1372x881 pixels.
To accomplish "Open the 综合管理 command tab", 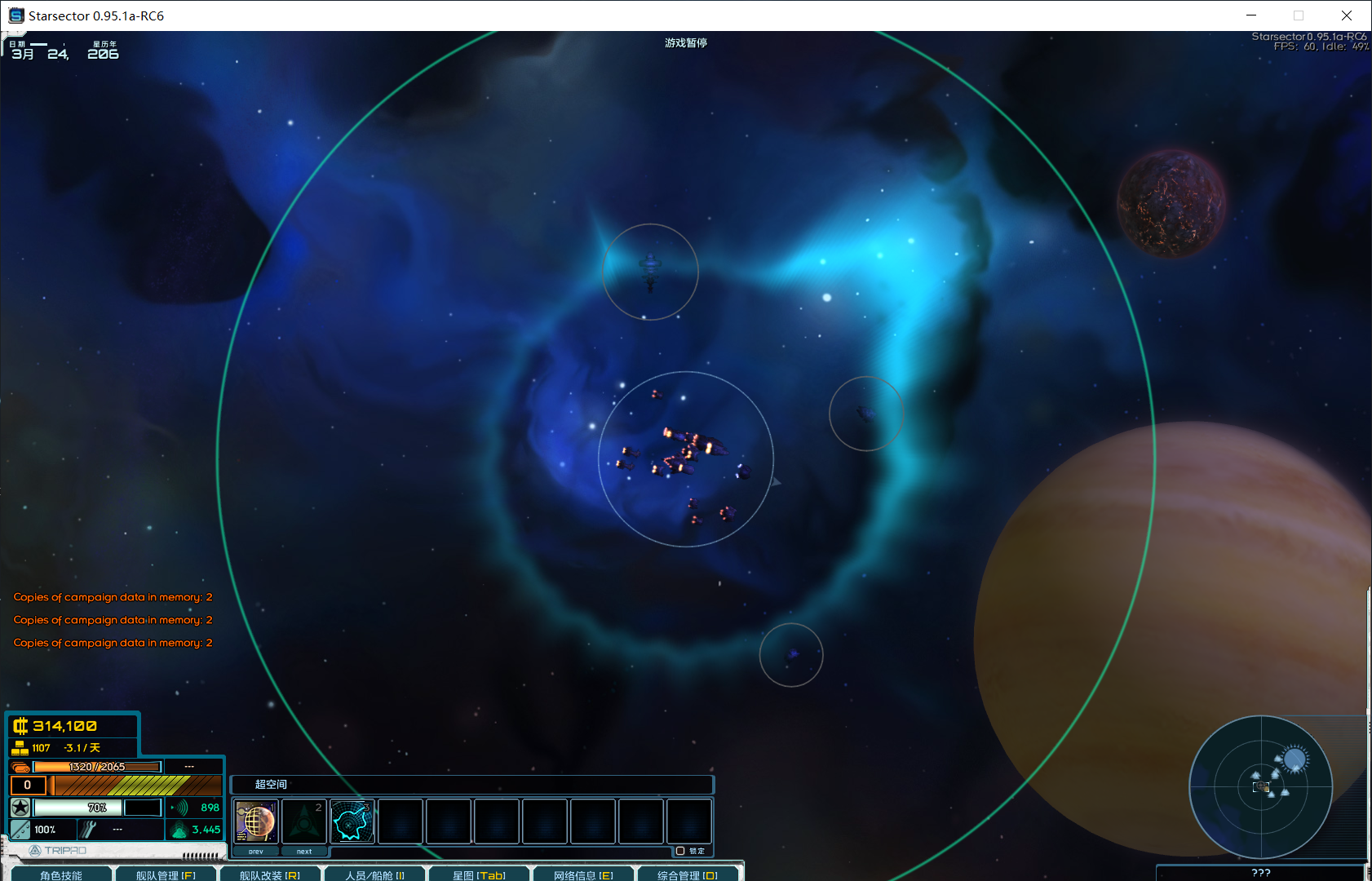I will 688,874.
